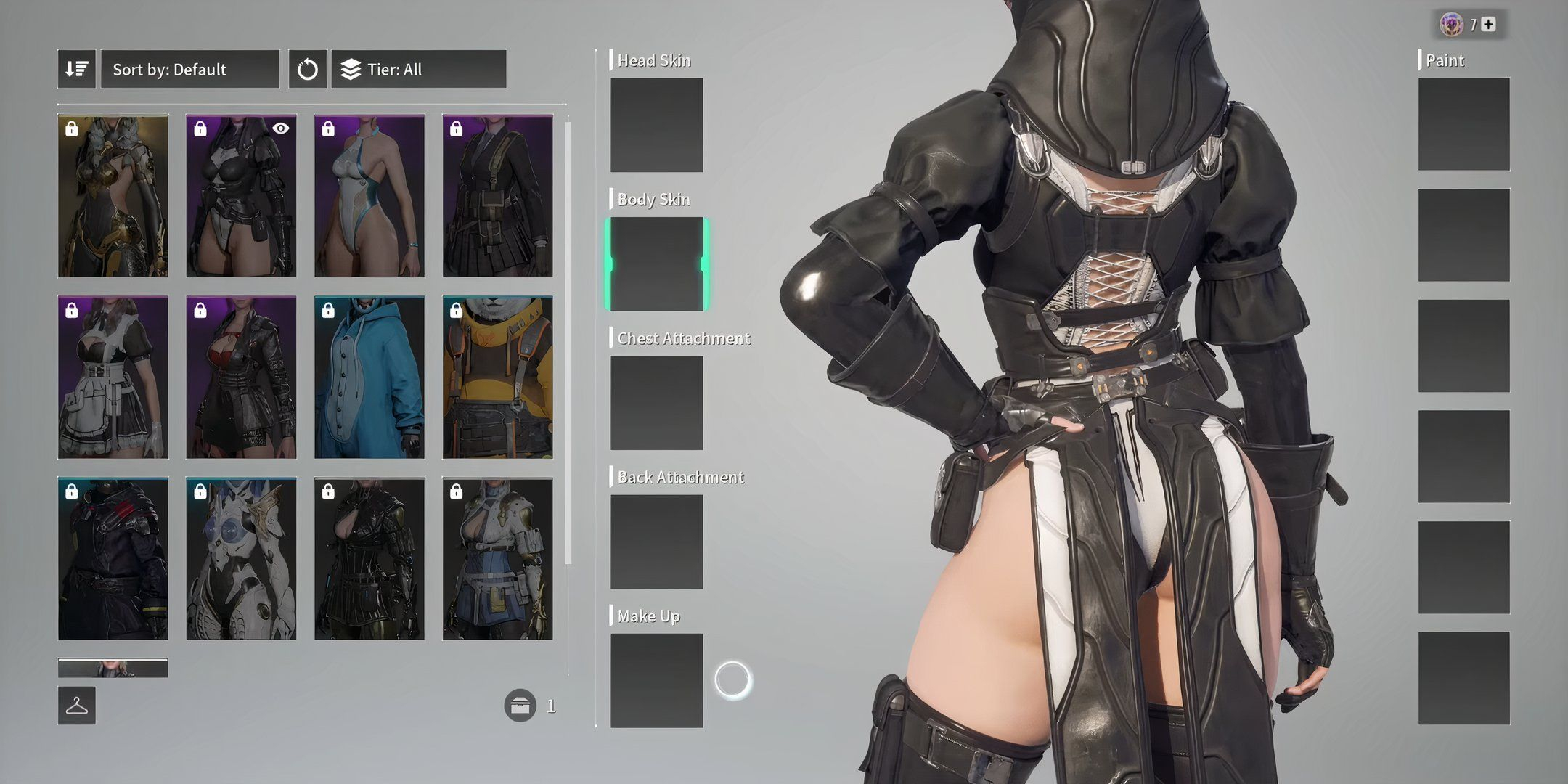The width and height of the screenshot is (1568, 784).
Task: Select the highlighted Body Skin slot
Action: [x=656, y=264]
